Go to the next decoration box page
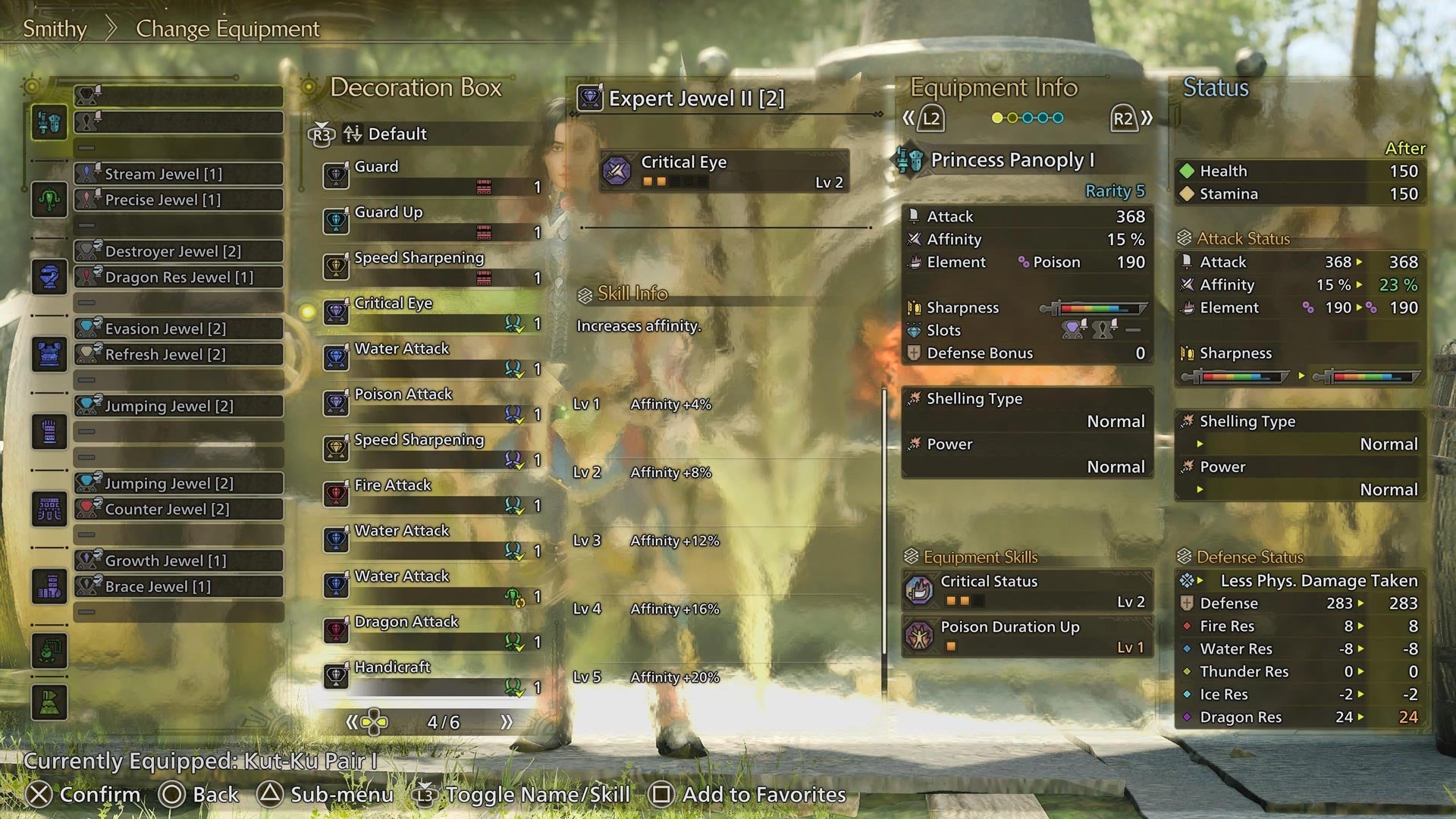This screenshot has height=819, width=1456. [507, 722]
